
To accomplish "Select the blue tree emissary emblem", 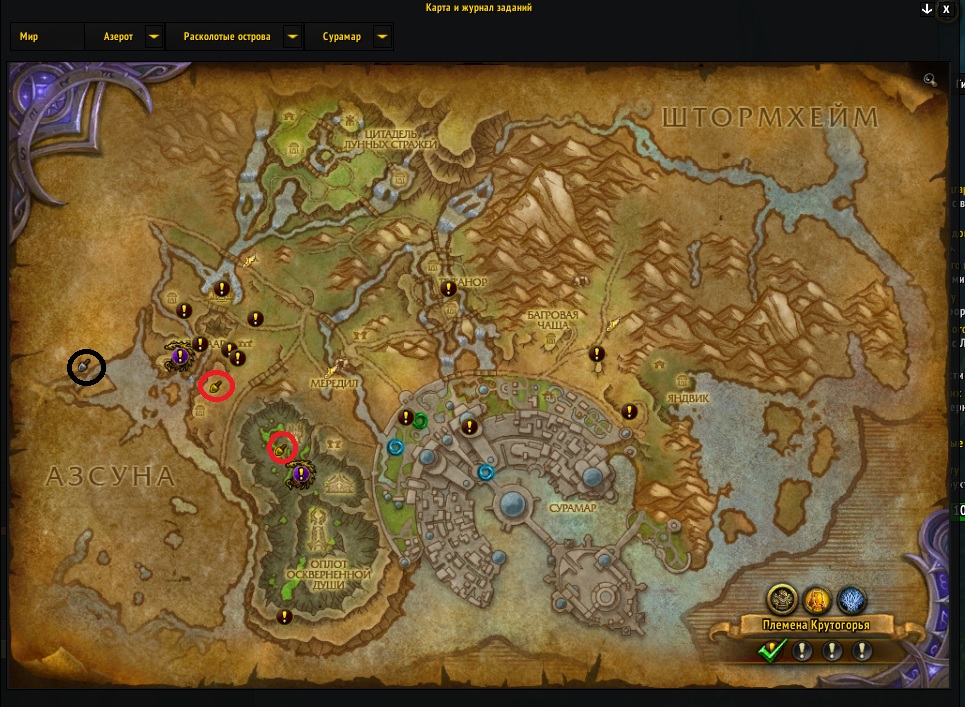I will pyautogui.click(x=852, y=600).
